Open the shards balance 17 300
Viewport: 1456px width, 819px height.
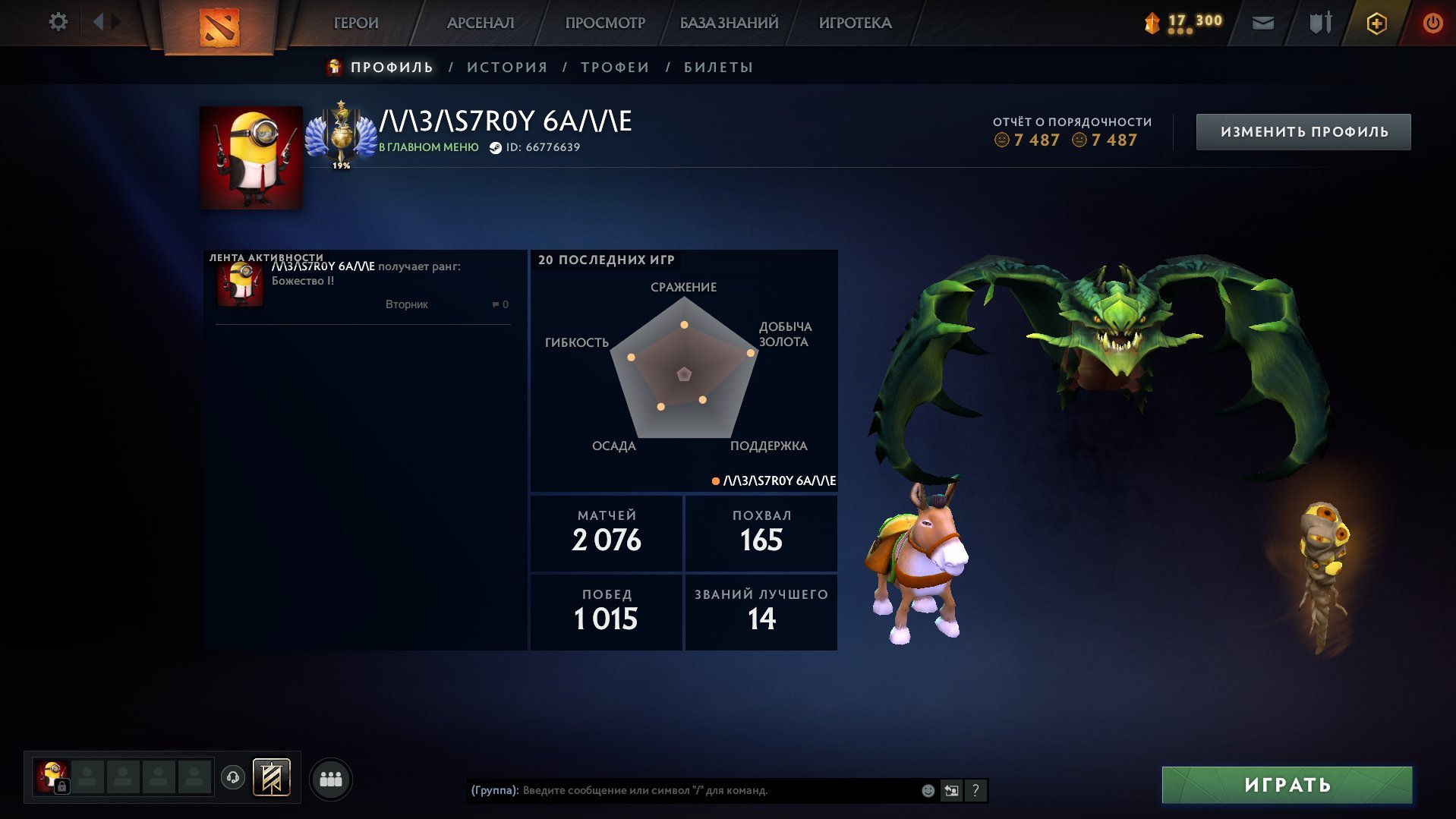pyautogui.click(x=1184, y=23)
